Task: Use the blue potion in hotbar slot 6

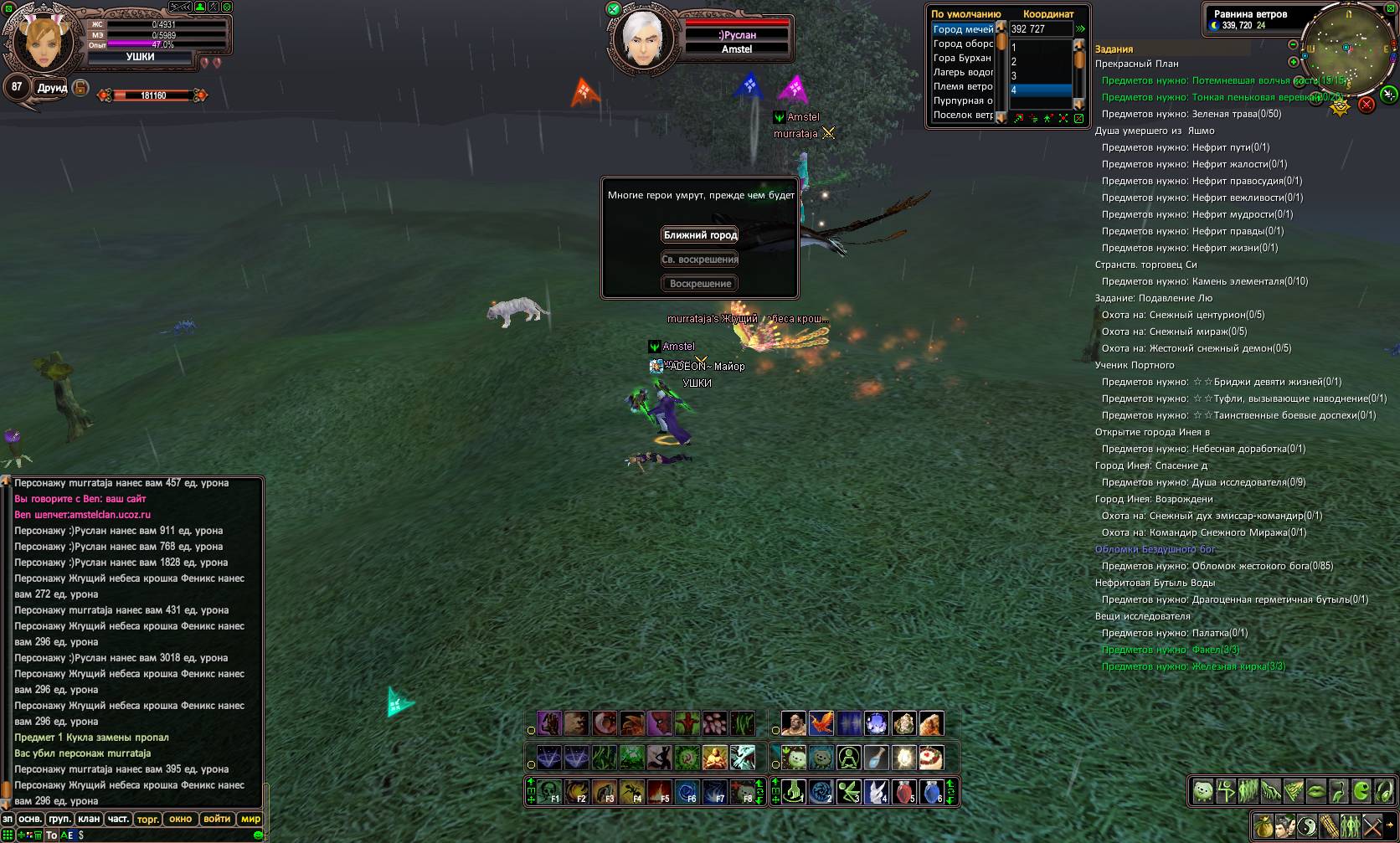Action: click(x=932, y=791)
